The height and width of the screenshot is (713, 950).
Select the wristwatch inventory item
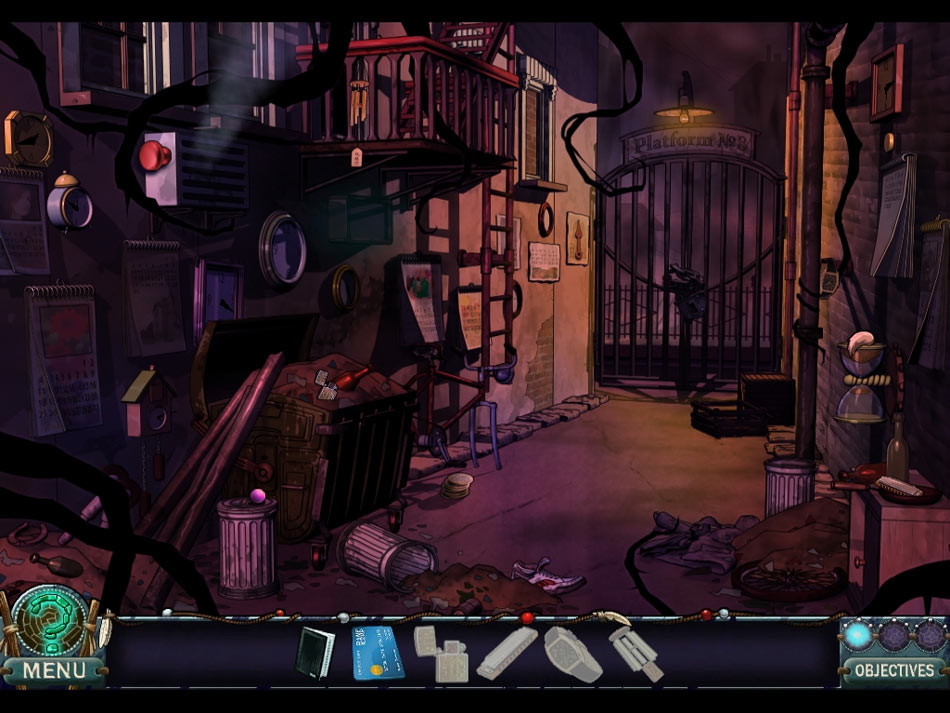[572, 653]
